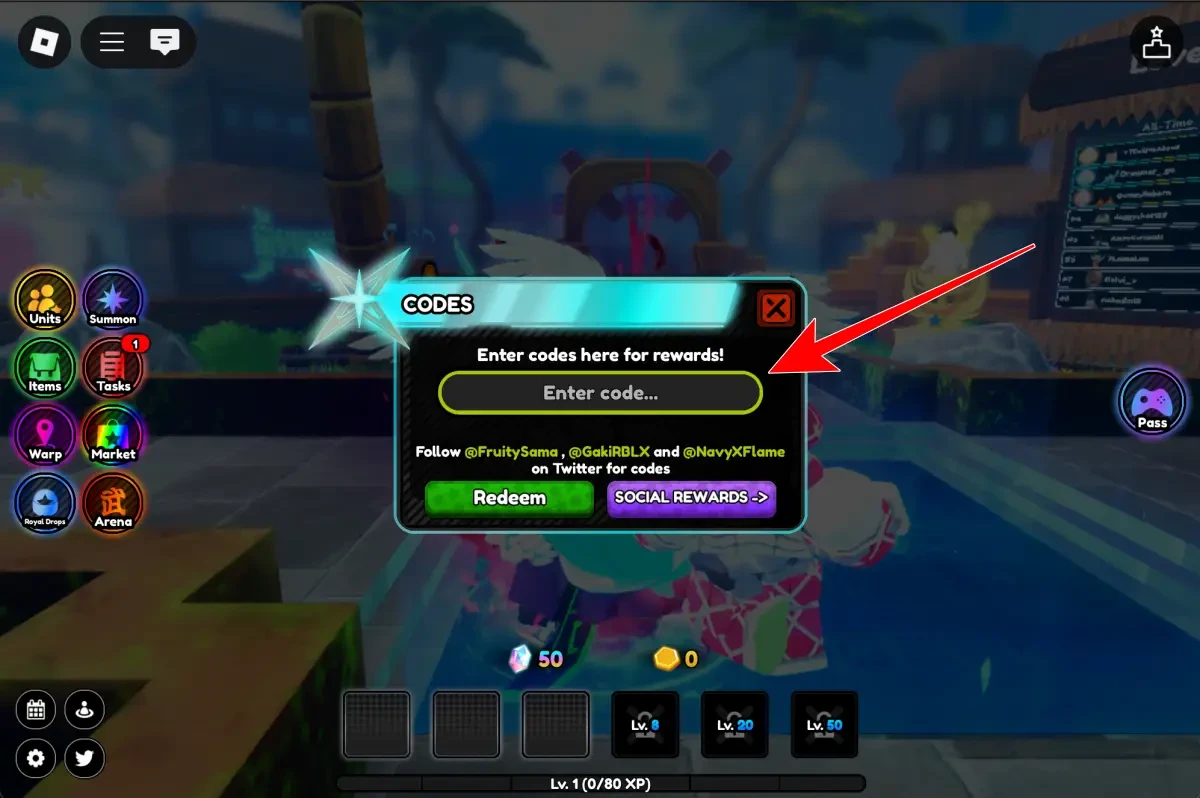Show the Tasks list

tap(113, 368)
